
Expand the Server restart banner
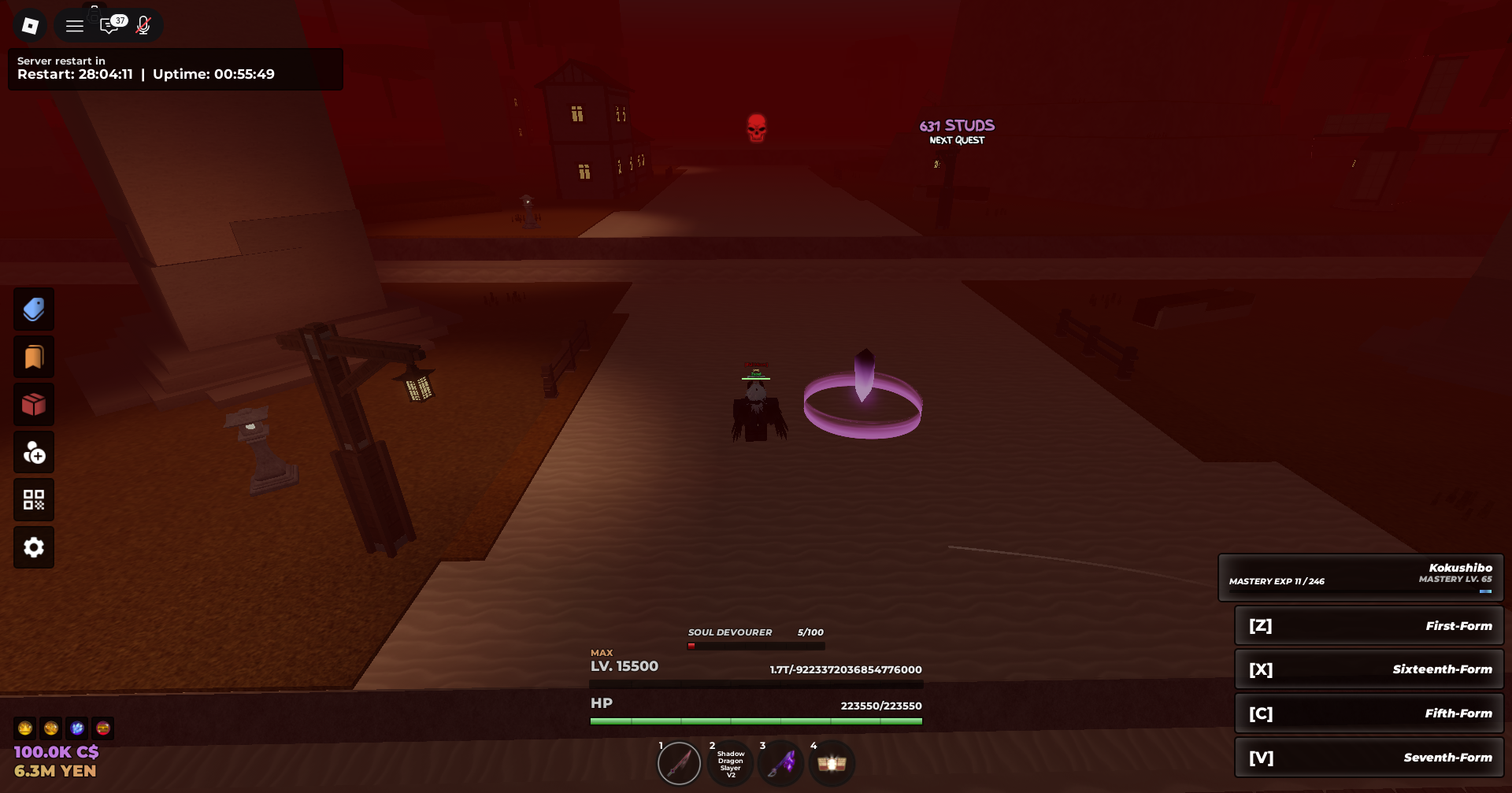pos(175,69)
